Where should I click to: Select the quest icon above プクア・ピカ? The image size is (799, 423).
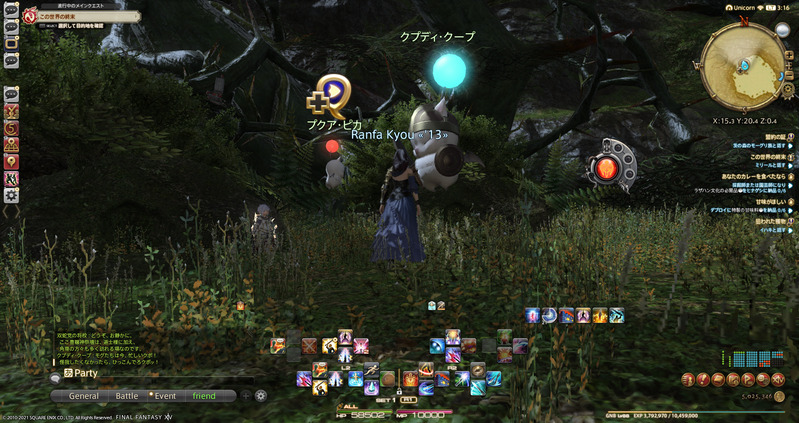pos(332,95)
